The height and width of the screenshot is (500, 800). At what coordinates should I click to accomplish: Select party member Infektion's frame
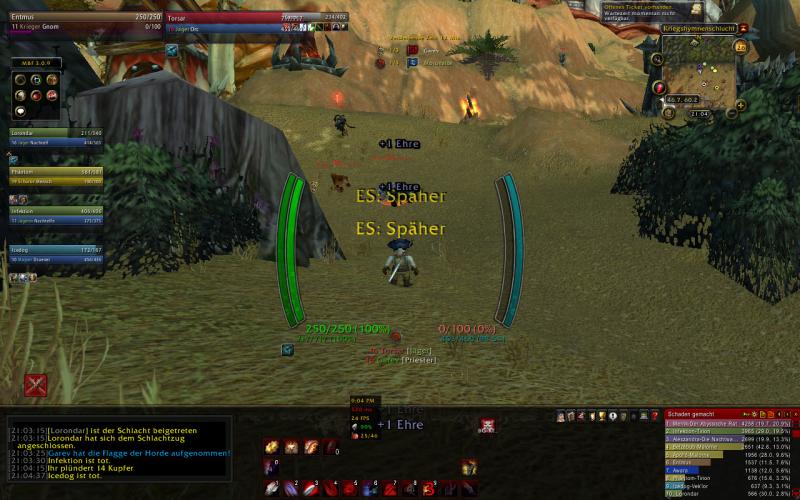pos(54,216)
